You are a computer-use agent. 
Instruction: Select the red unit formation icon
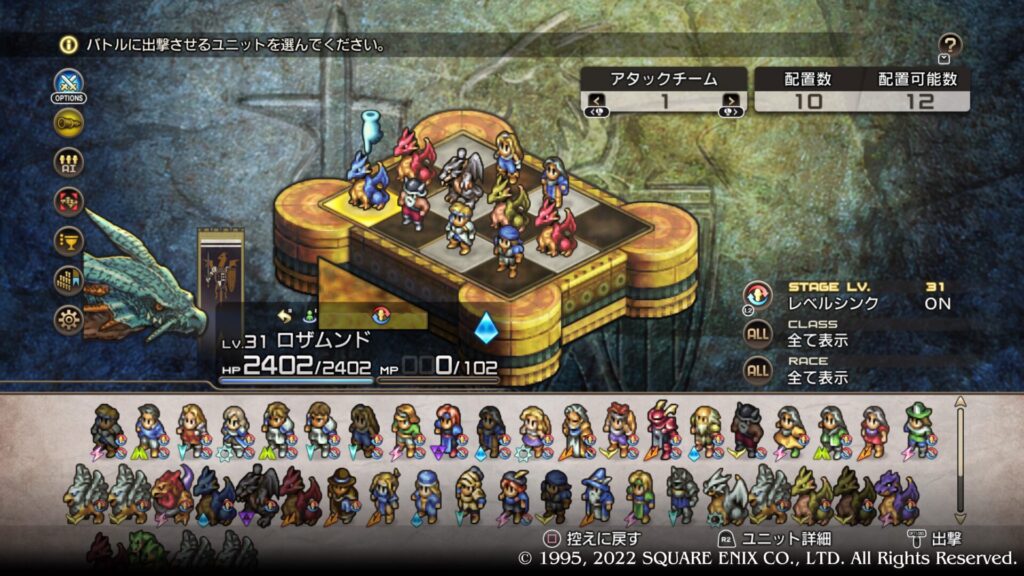click(69, 201)
